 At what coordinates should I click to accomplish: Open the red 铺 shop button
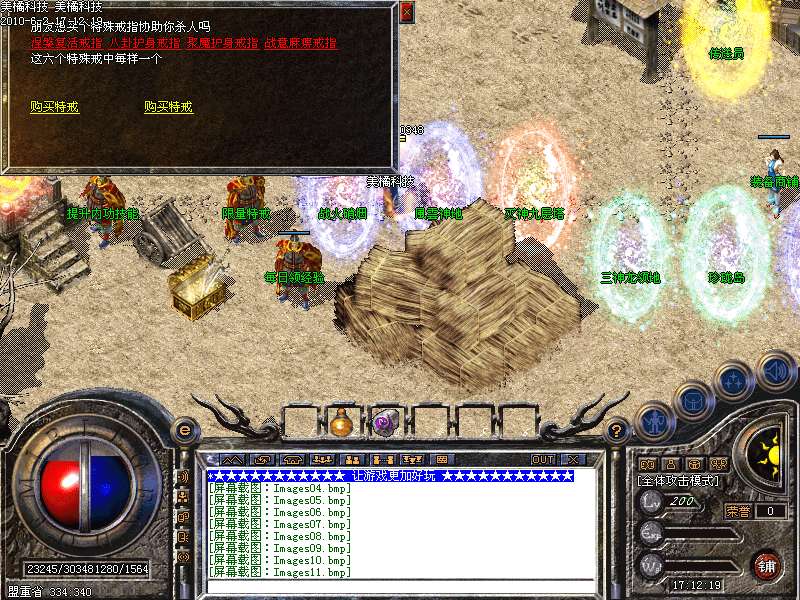[767, 565]
